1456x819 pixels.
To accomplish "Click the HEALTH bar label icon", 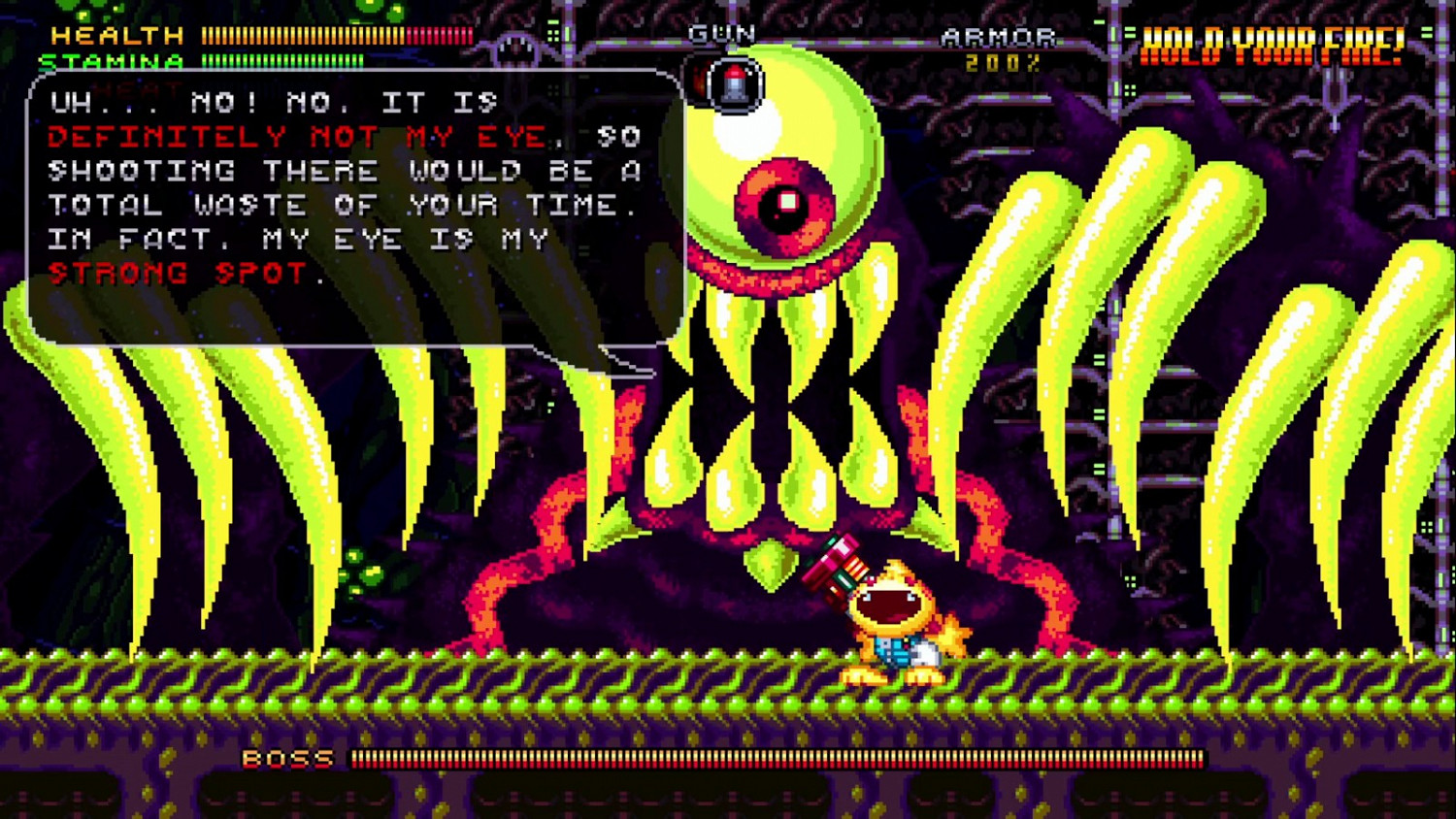I will pyautogui.click(x=116, y=36).
